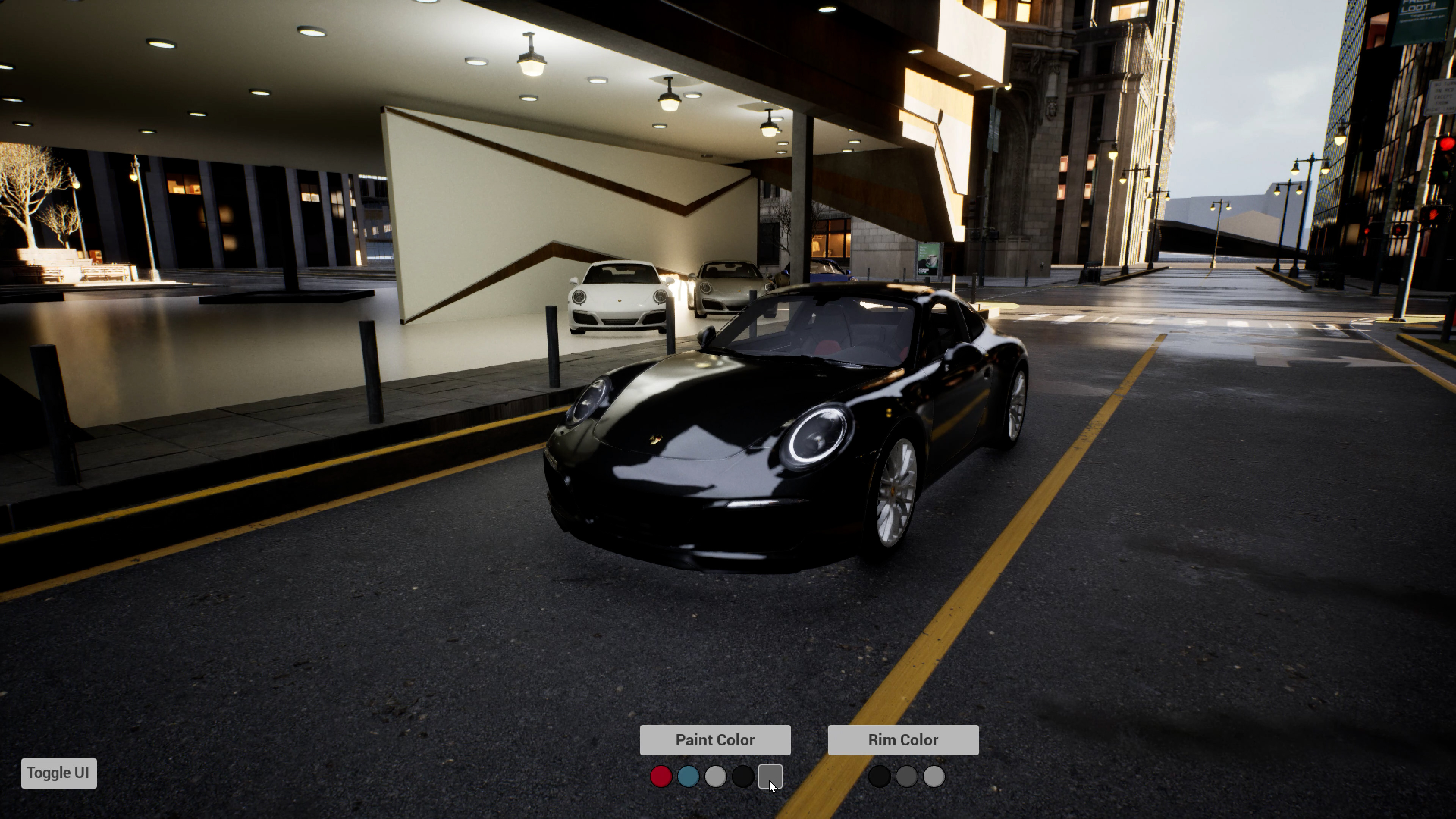Select the black paint color swatch

[742, 777]
